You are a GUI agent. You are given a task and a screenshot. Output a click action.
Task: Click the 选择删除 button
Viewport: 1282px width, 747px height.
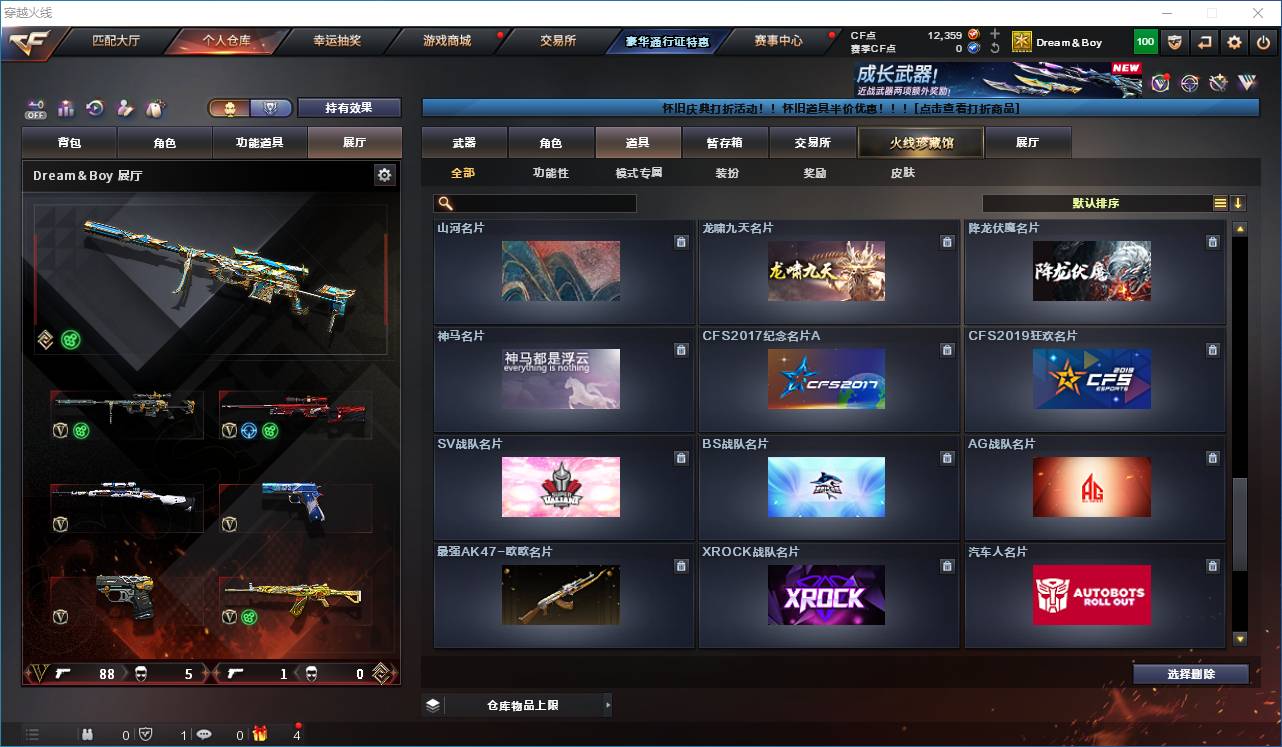[1191, 674]
